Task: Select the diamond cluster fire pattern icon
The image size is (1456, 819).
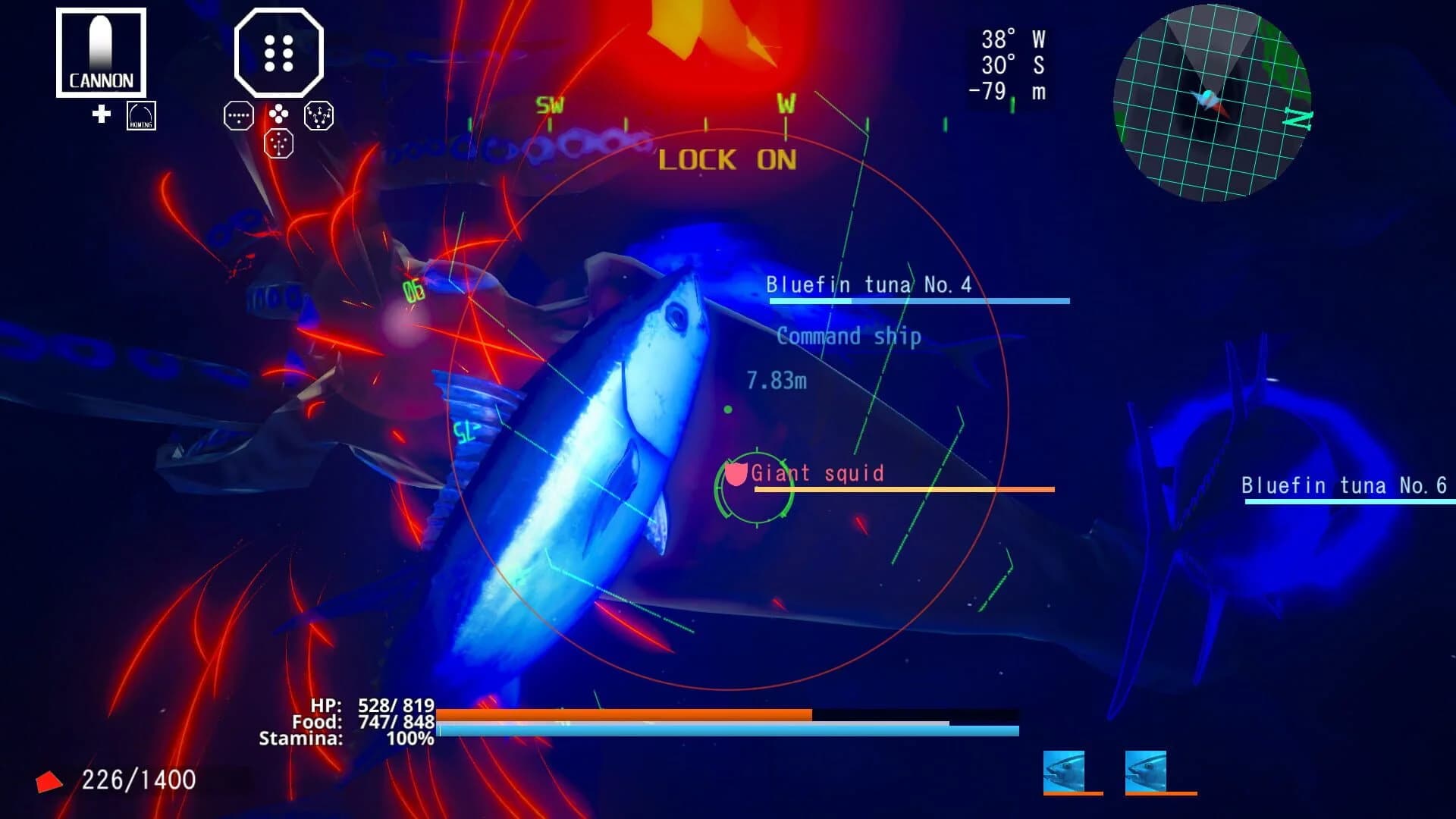Action: pos(279,115)
